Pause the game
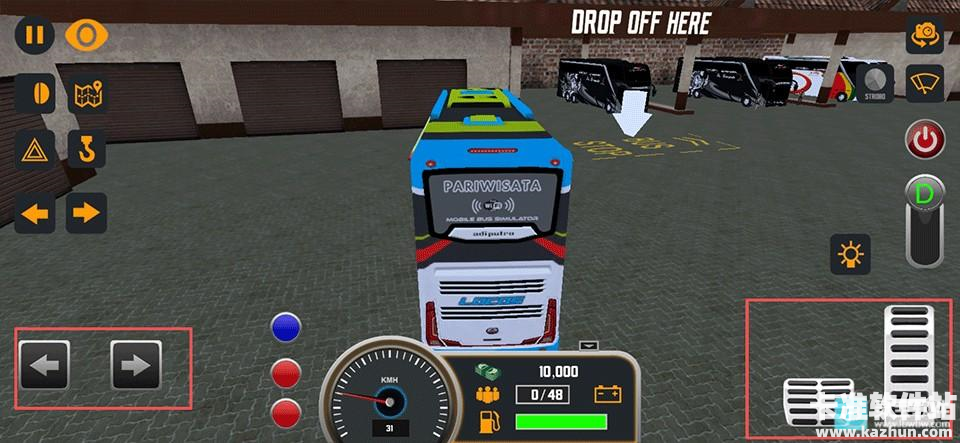The width and height of the screenshot is (960, 443). [34, 35]
